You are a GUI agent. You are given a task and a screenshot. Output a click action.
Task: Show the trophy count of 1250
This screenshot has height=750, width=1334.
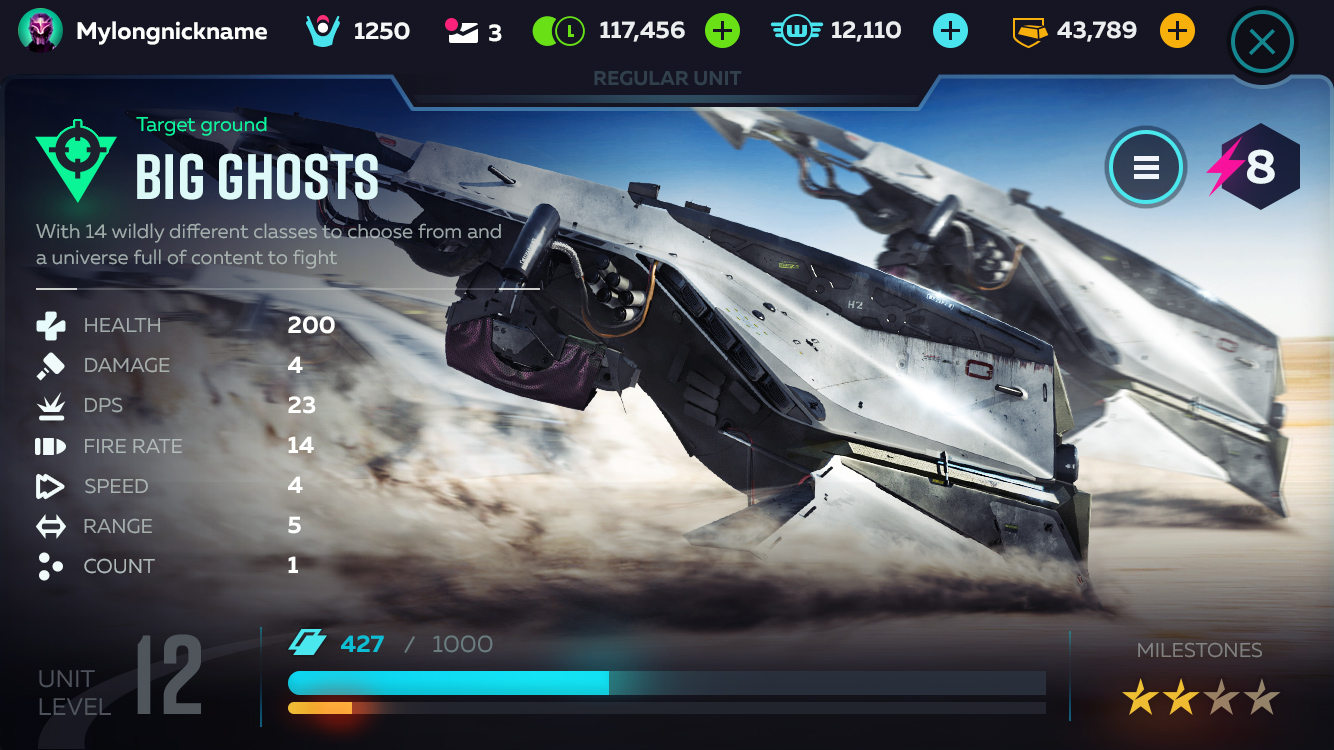click(358, 31)
